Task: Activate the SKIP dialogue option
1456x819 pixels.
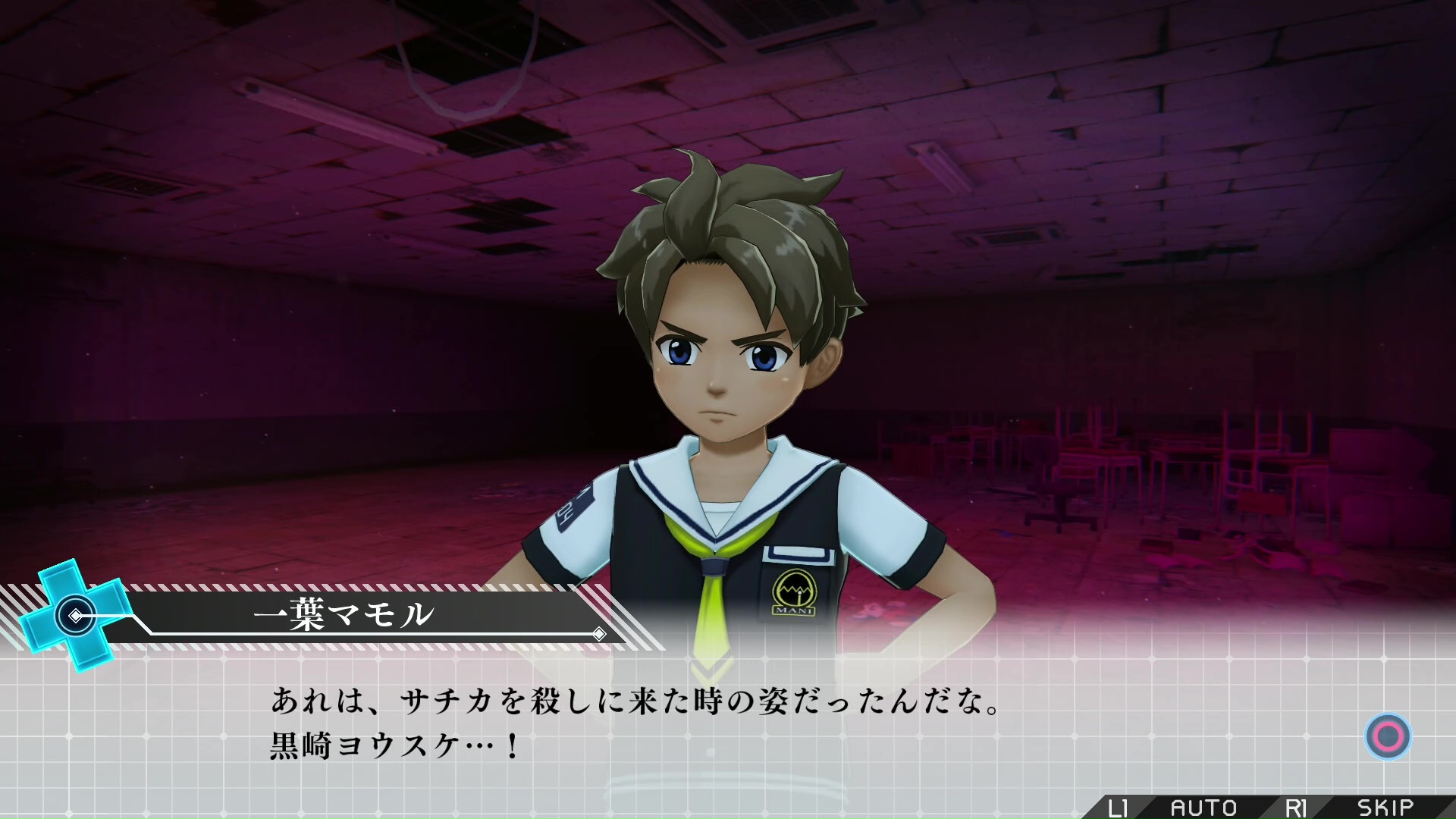Action: [1385, 808]
